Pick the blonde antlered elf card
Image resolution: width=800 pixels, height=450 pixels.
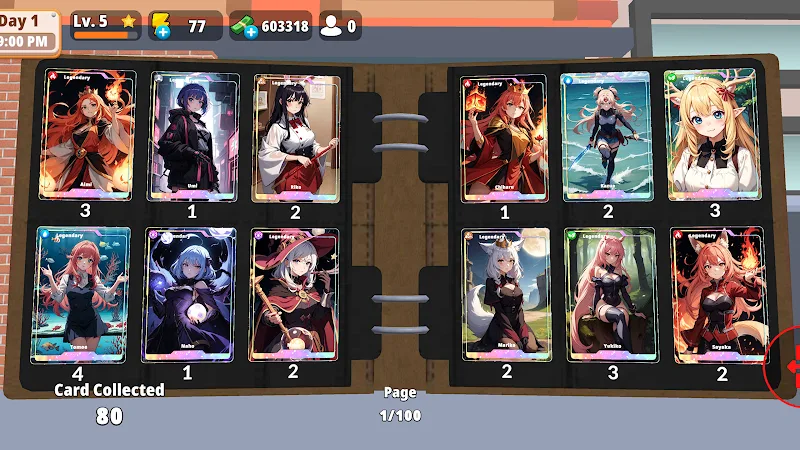click(712, 134)
